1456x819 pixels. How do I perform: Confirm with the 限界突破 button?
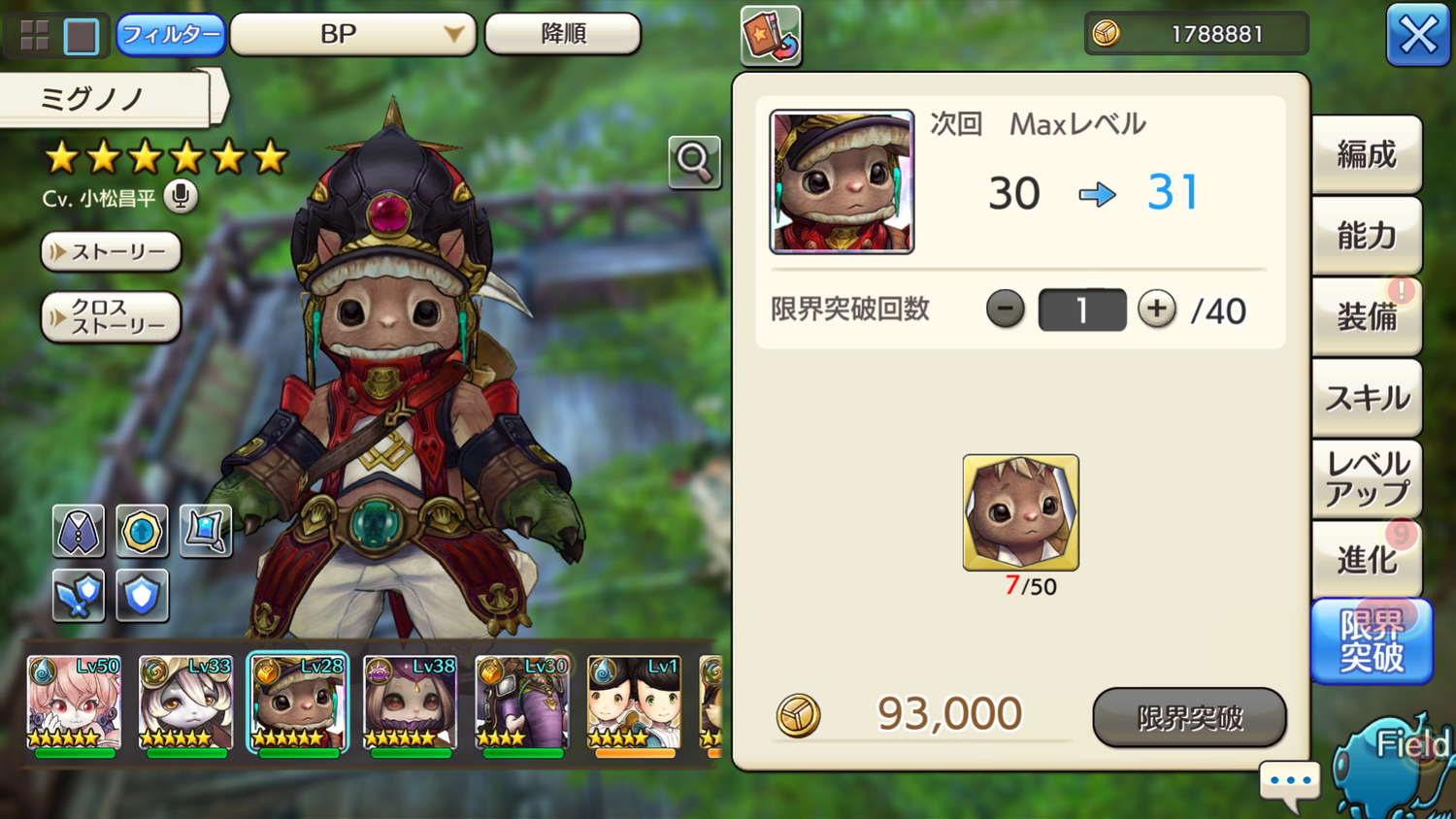[x=1189, y=718]
